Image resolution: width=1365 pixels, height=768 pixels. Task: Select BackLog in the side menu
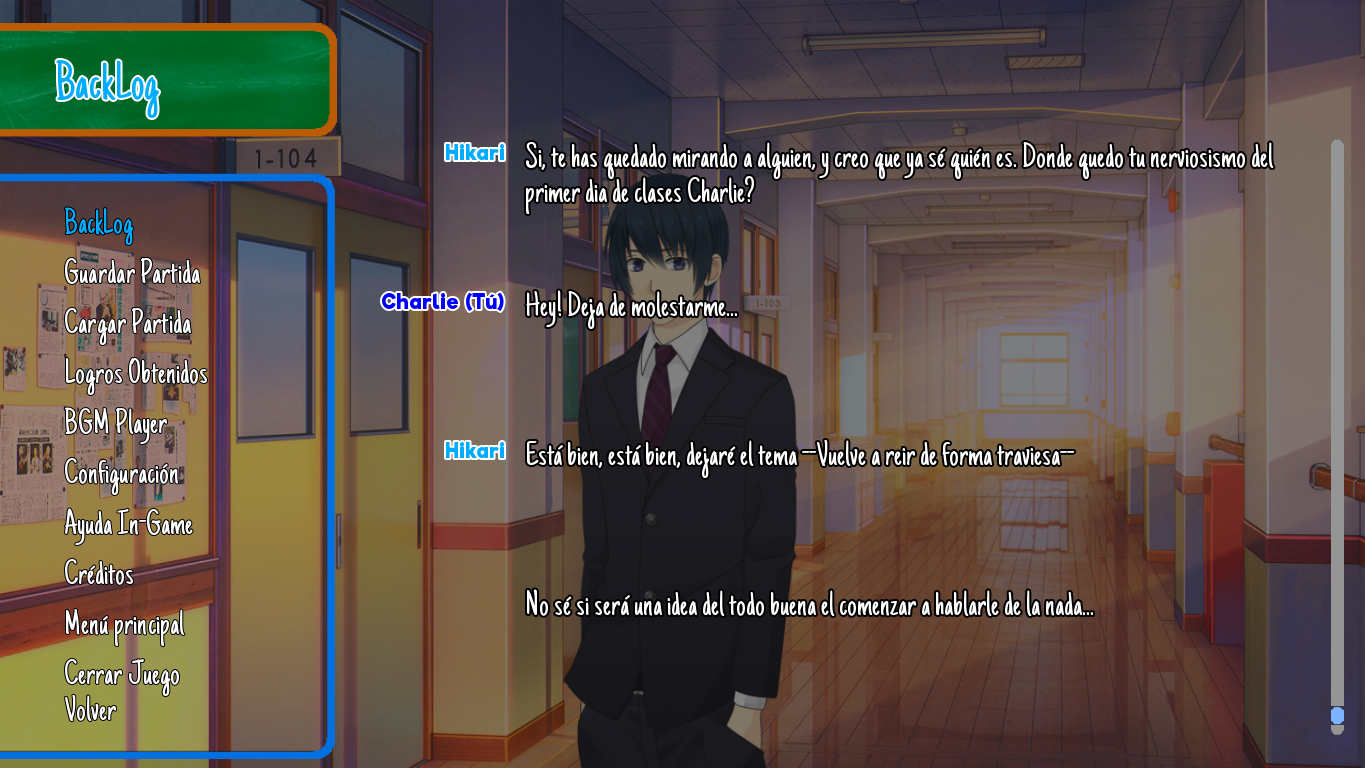(98, 224)
